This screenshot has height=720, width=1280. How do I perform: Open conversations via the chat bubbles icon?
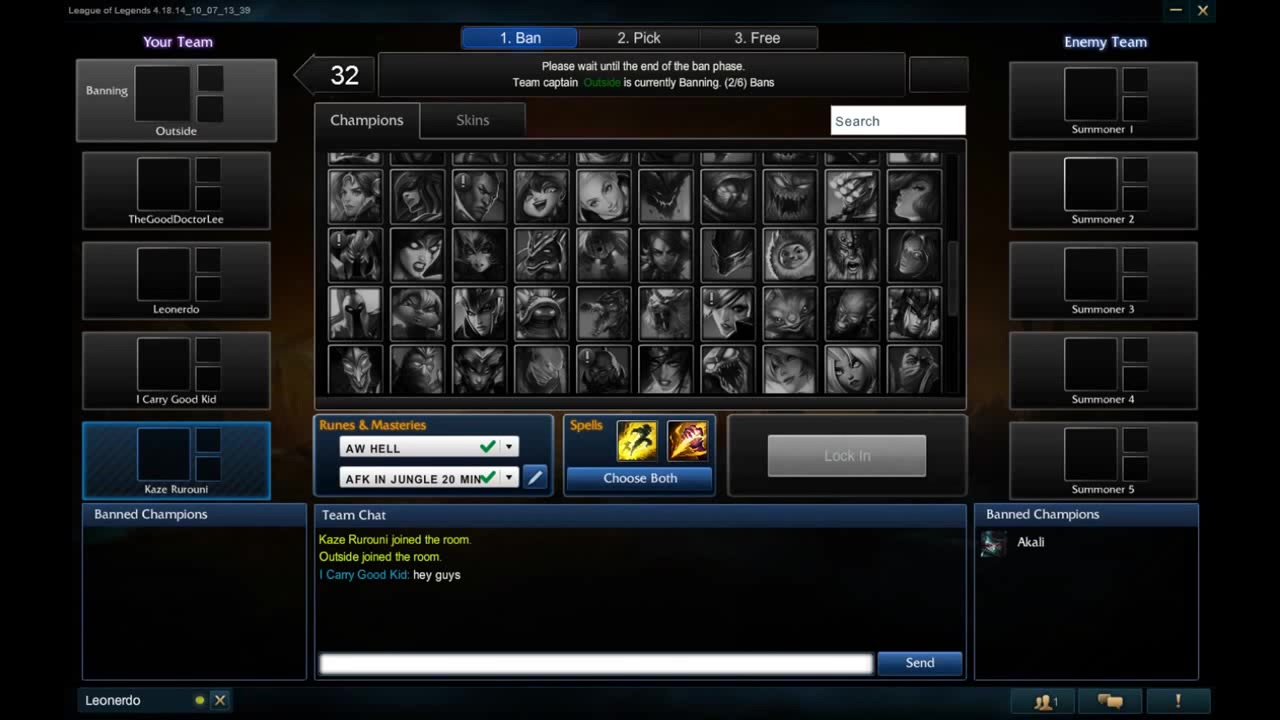(1110, 701)
